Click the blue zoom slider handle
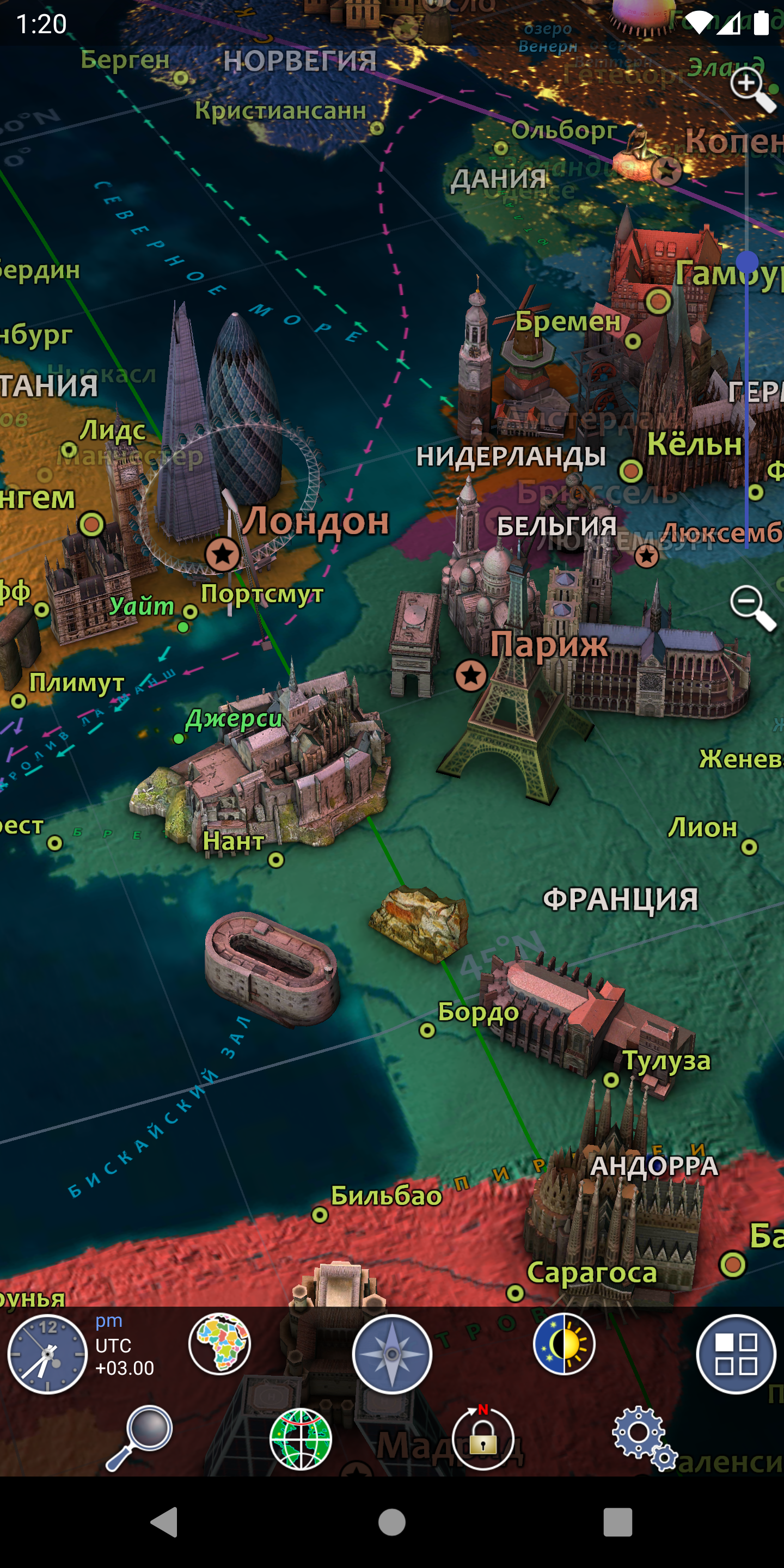This screenshot has height=1568, width=784. [x=747, y=262]
